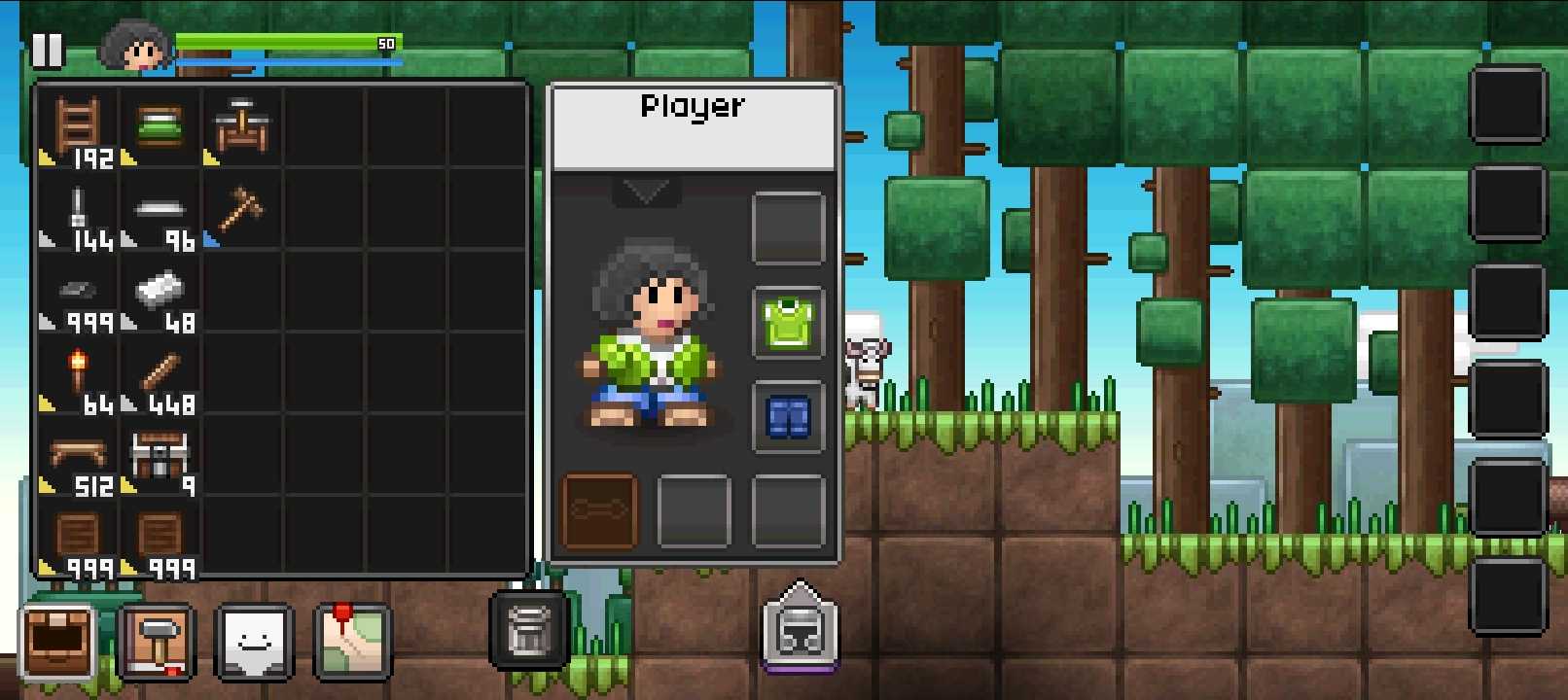The height and width of the screenshot is (700, 1568).
Task: Open the crafting hammer book
Action: pyautogui.click(x=156, y=642)
